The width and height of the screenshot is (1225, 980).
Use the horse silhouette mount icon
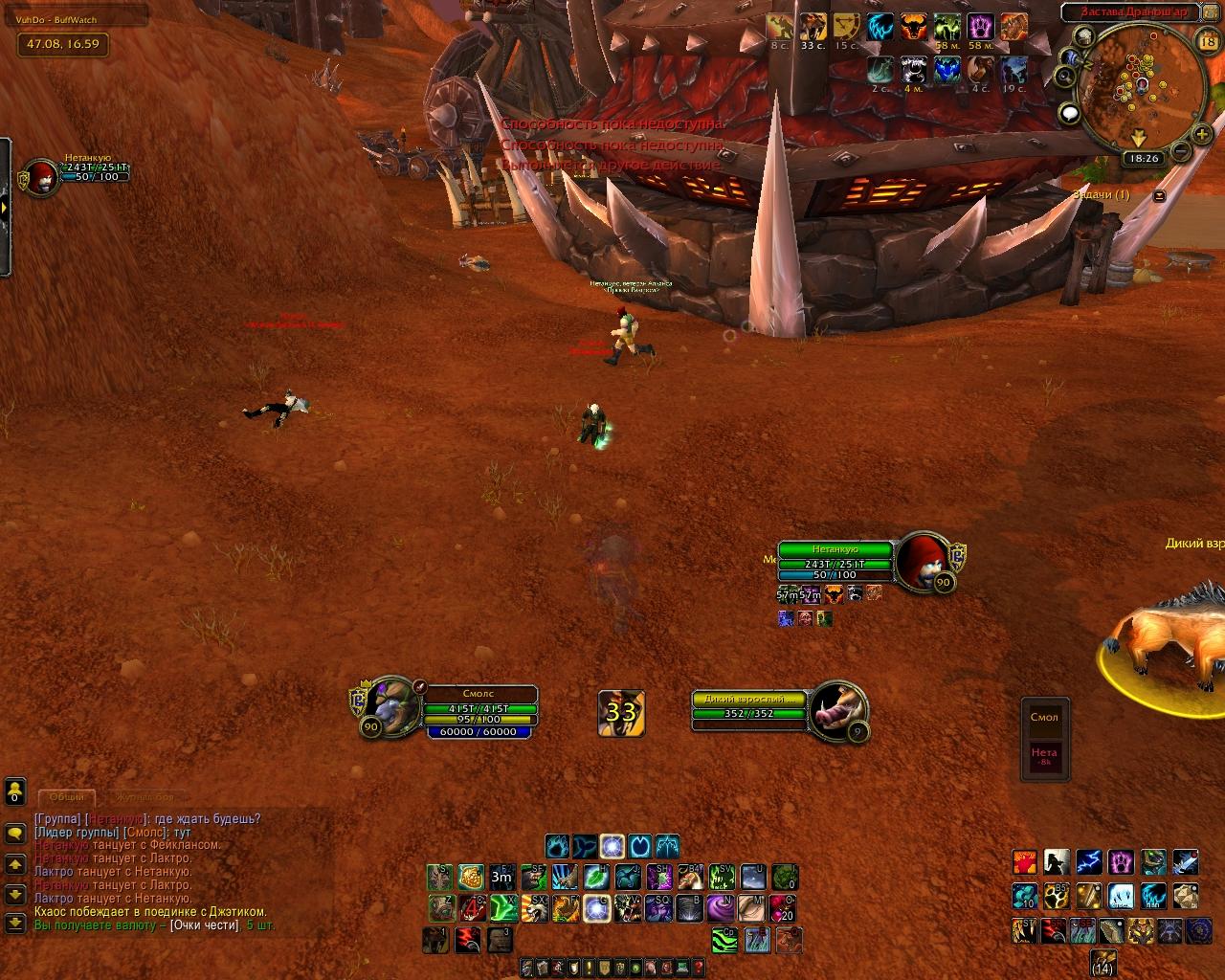click(1057, 863)
